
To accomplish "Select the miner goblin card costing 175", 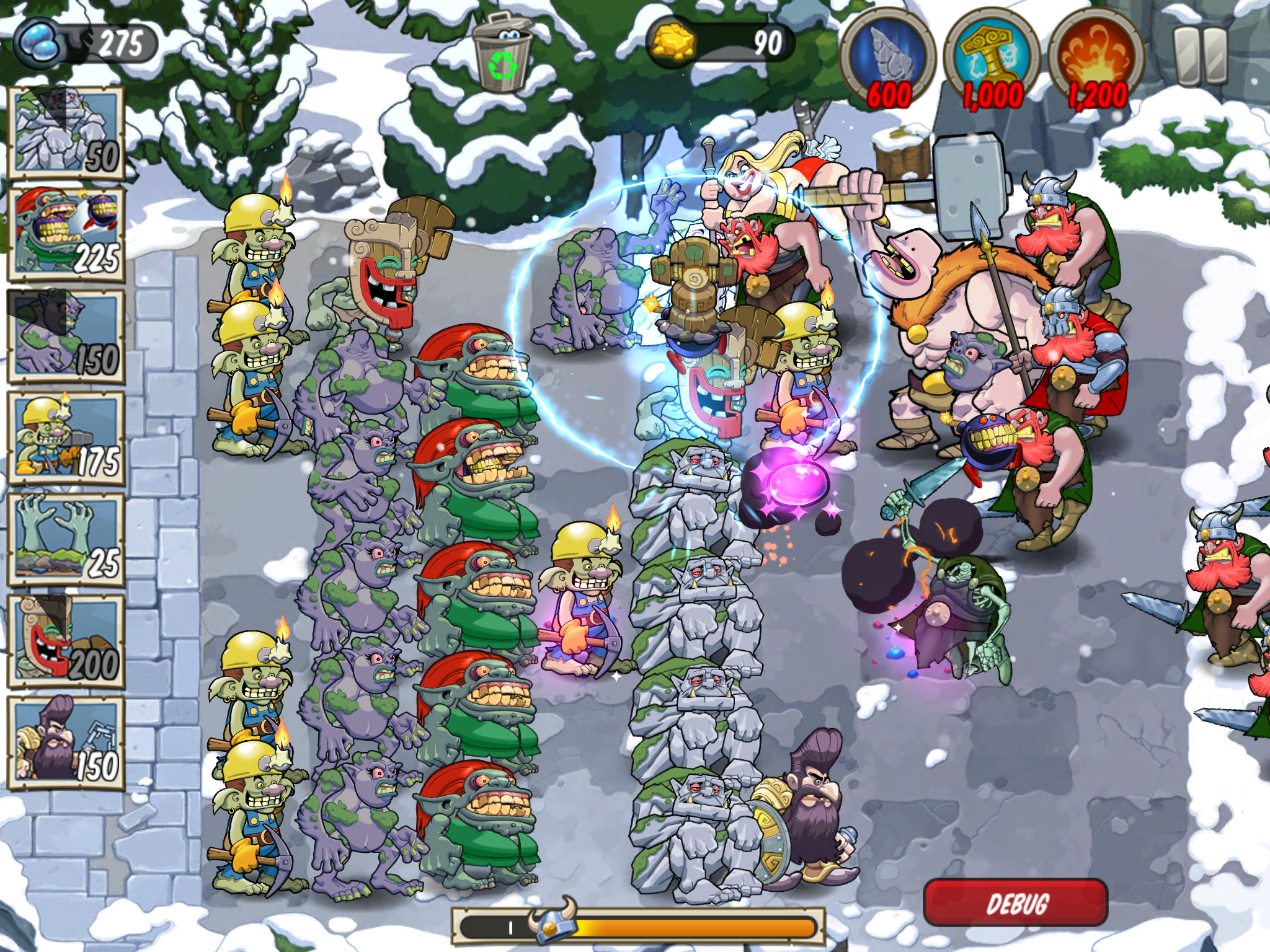I will [66, 438].
